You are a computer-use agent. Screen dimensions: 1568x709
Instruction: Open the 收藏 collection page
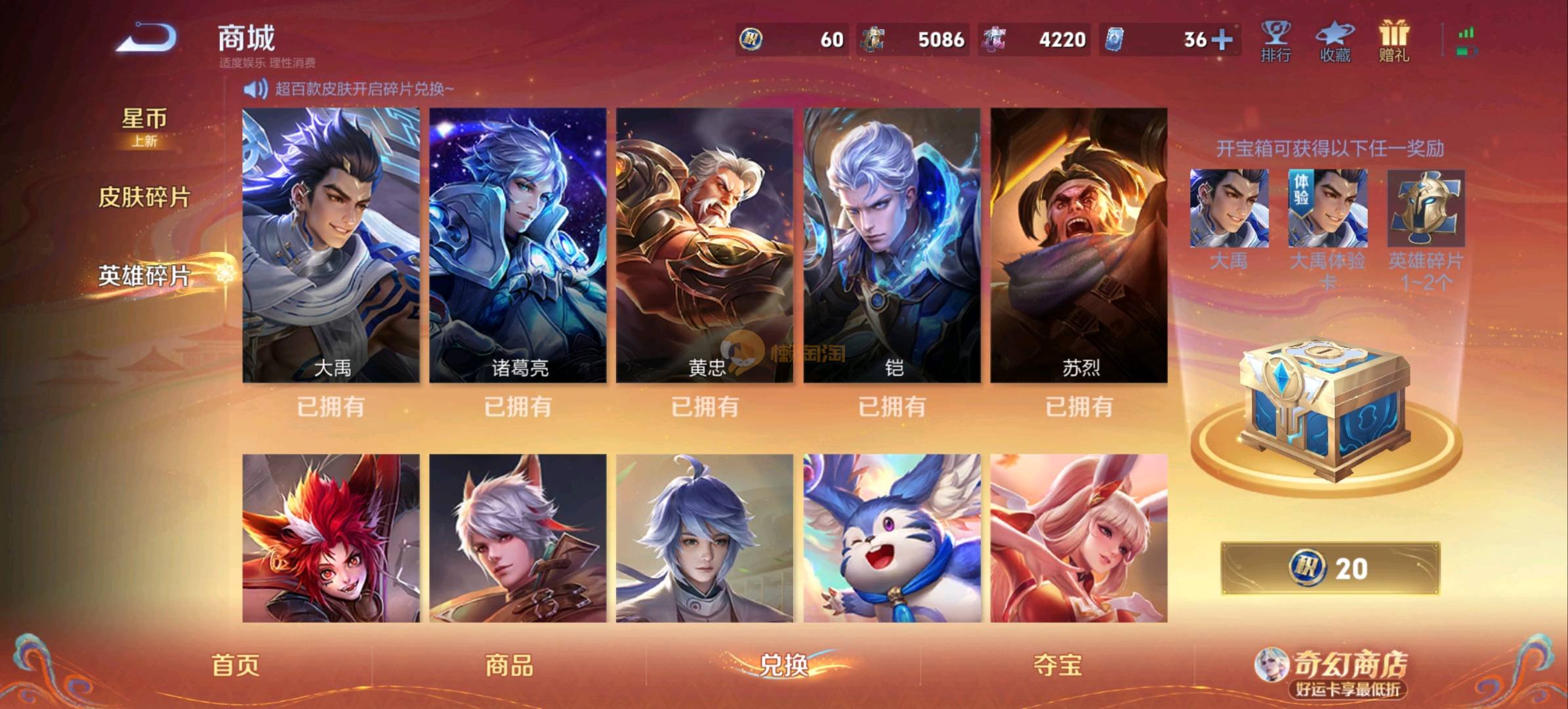coord(1335,41)
